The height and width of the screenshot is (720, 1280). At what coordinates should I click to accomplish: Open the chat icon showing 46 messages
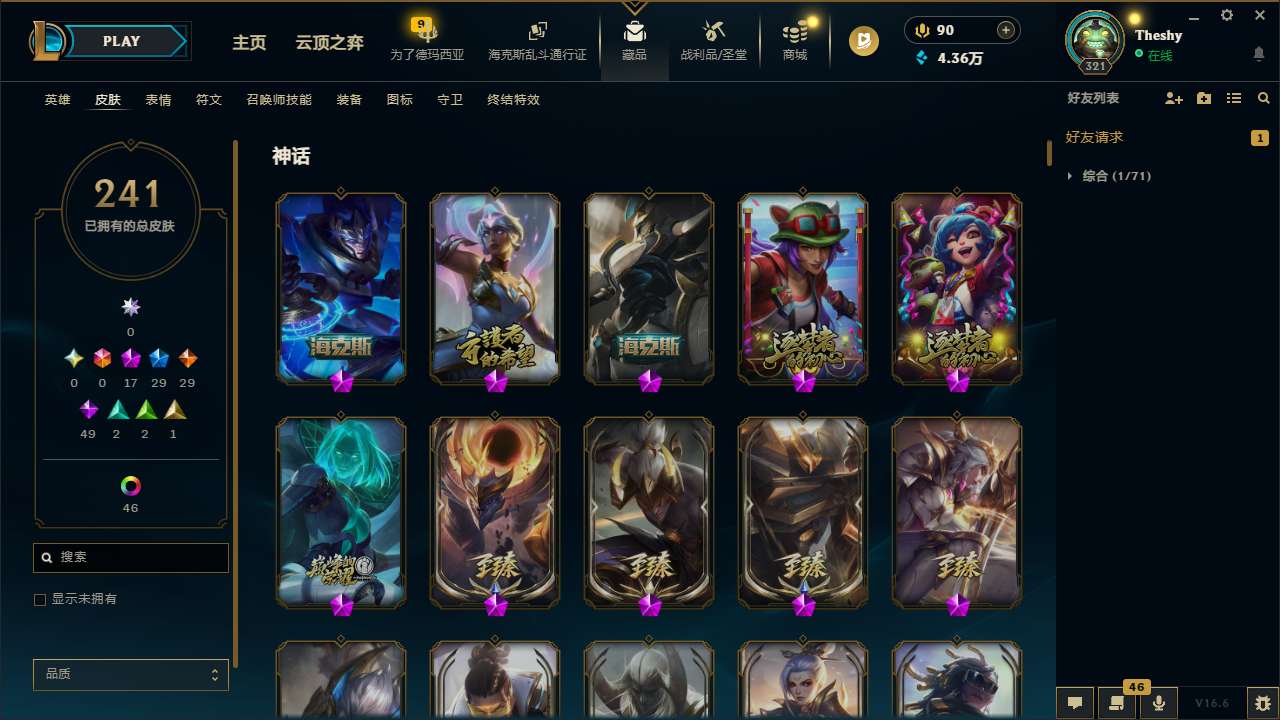tap(1117, 703)
